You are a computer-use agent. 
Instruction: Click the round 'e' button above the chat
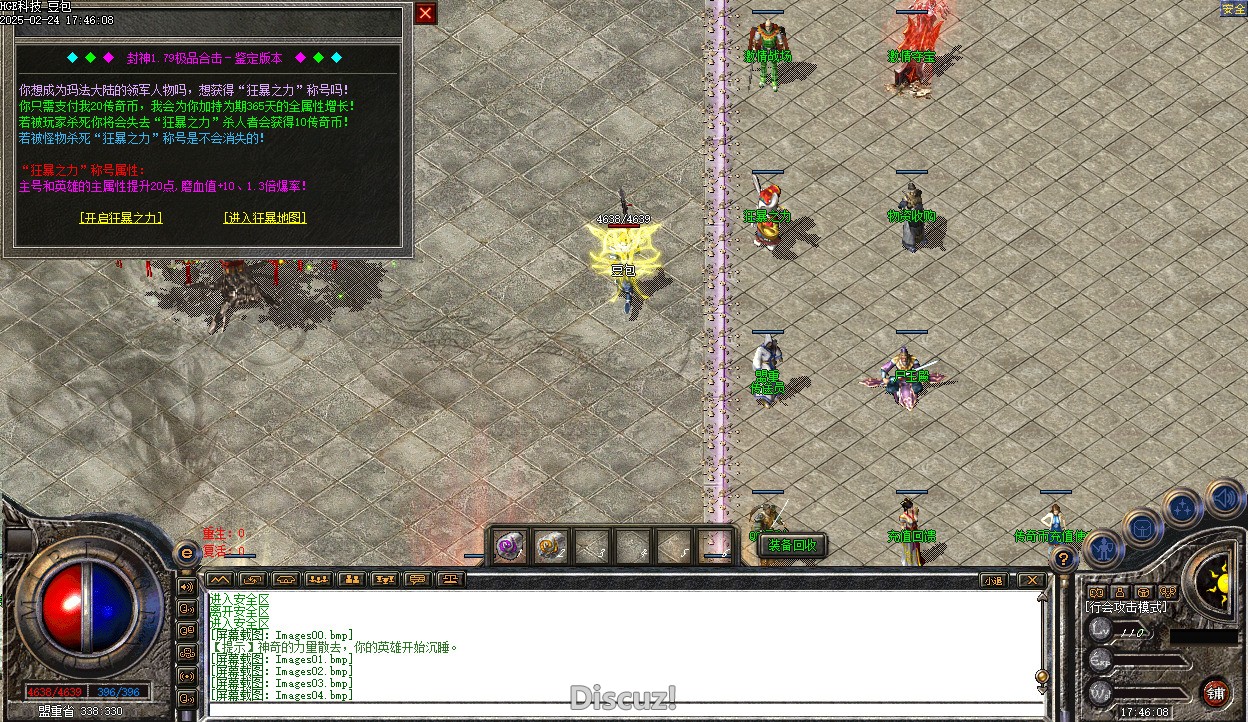[186, 553]
